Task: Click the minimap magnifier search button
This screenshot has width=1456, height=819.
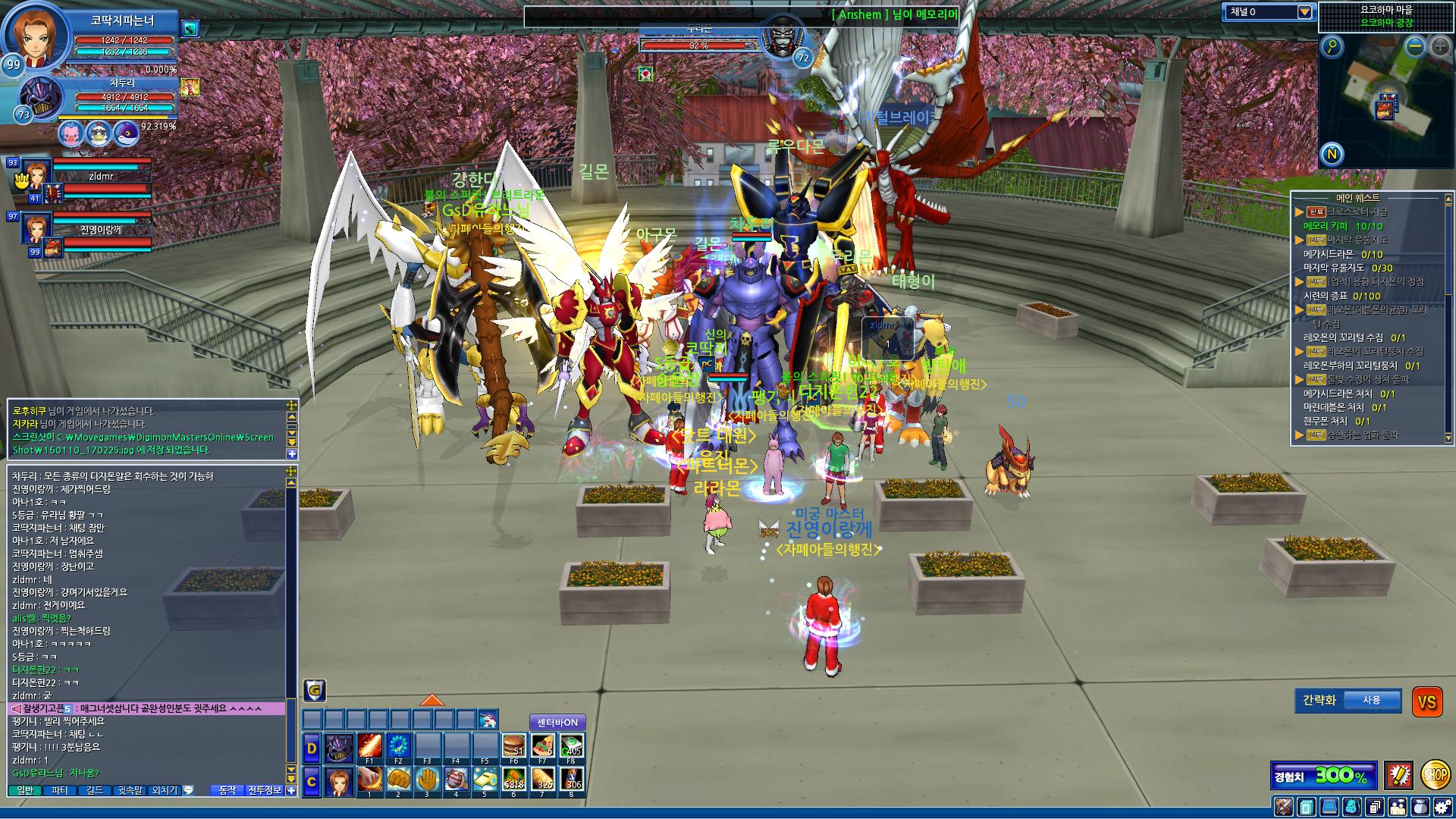Action: pos(1332,47)
